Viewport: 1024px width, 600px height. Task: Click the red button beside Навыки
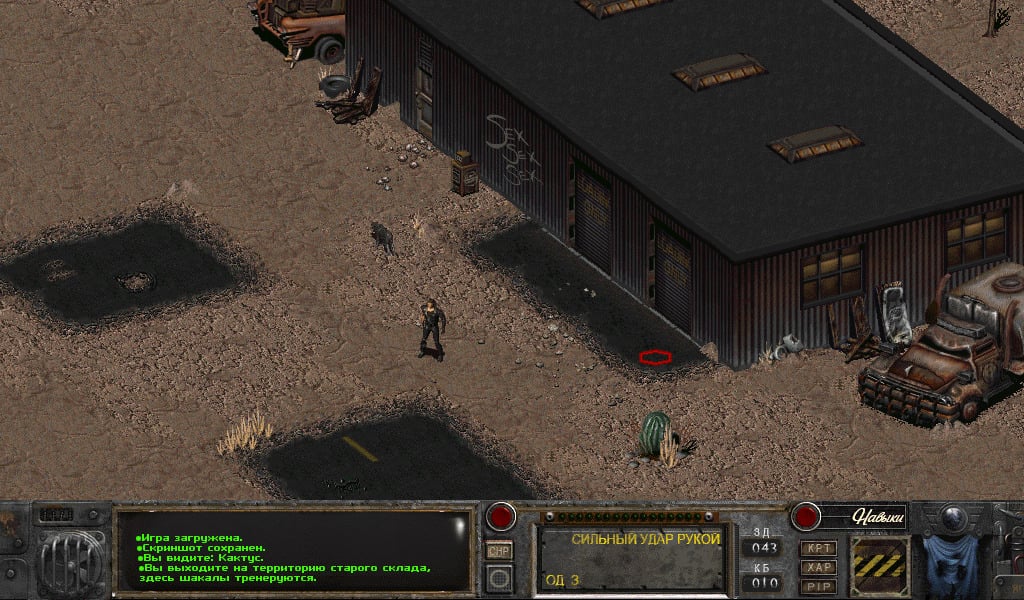pos(806,516)
